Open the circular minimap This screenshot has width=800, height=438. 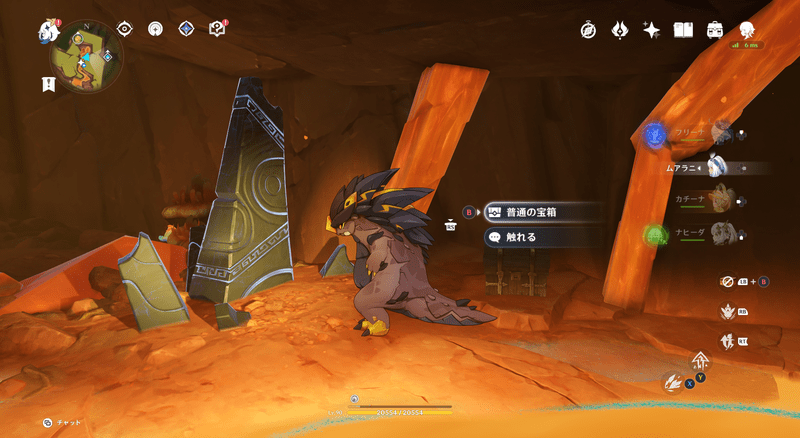click(87, 56)
